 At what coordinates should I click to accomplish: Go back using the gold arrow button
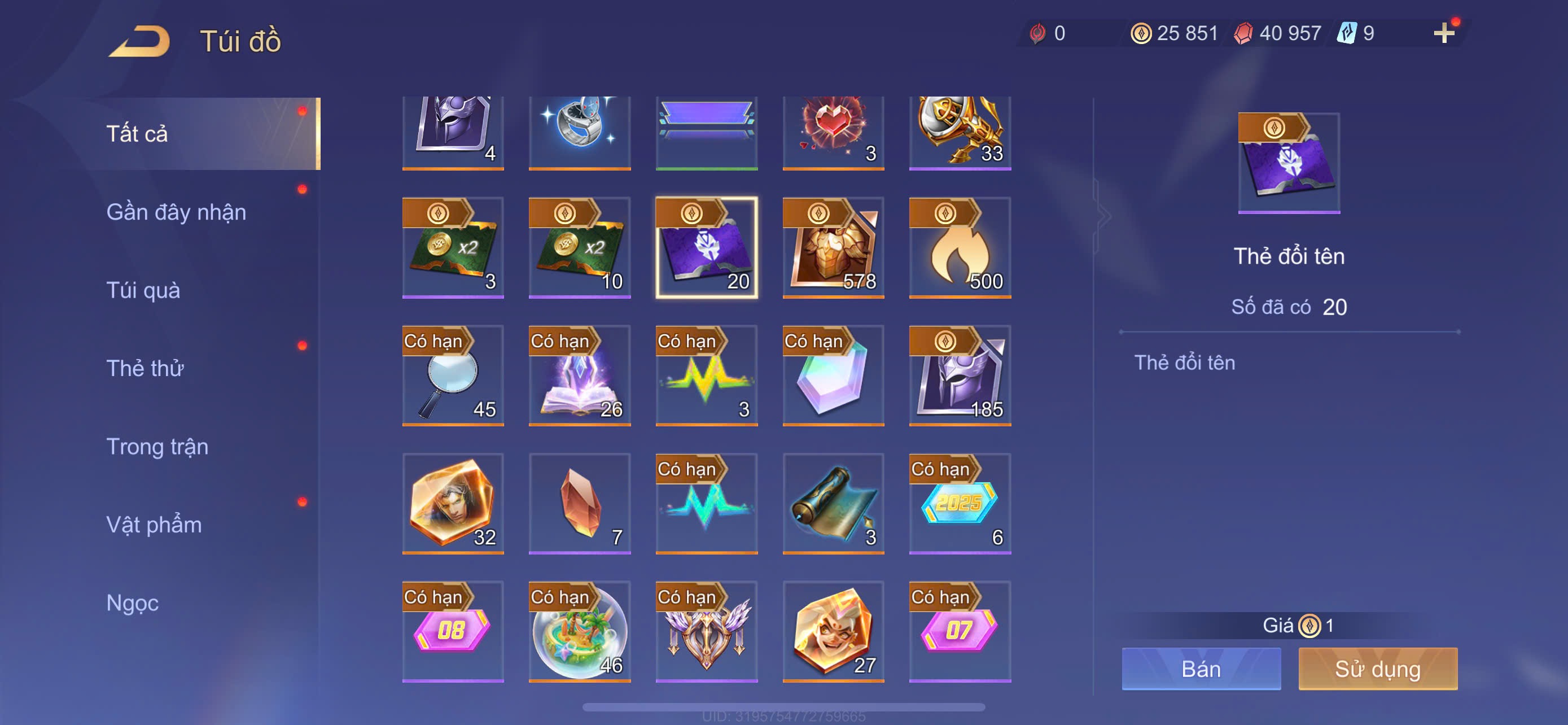click(140, 41)
